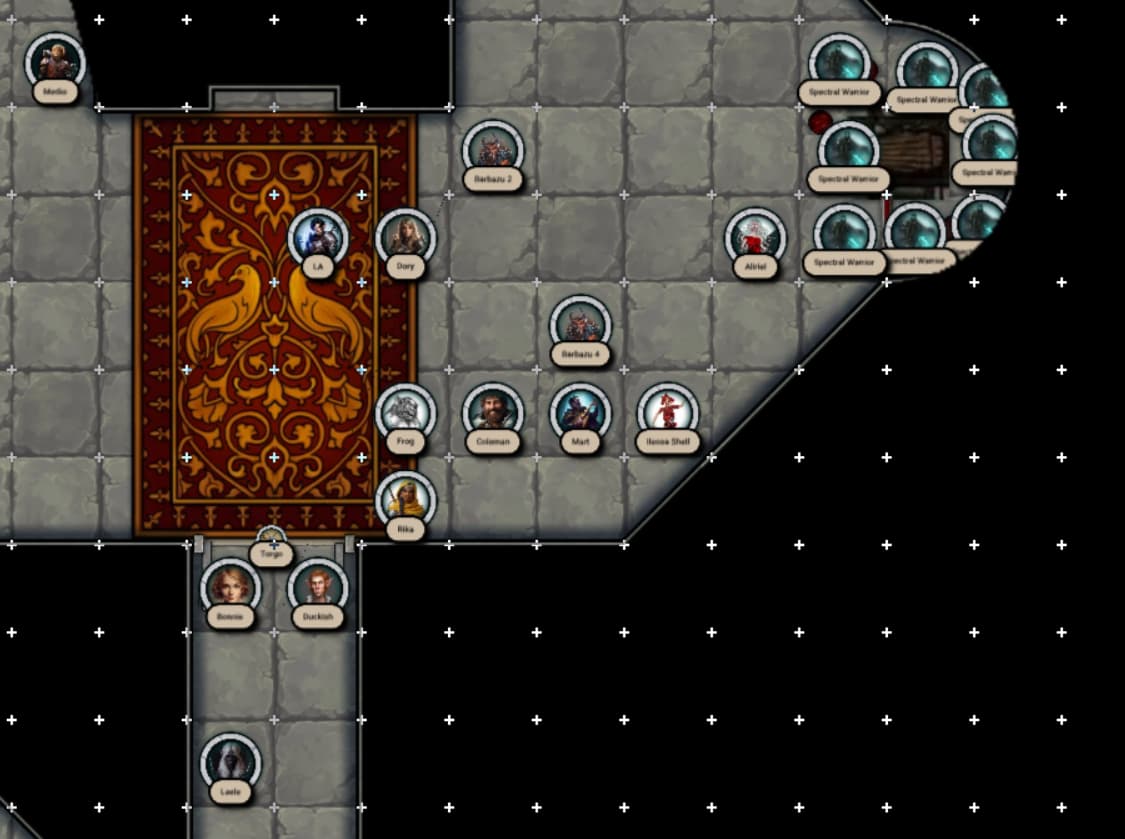
Task: Select the Torgo token at the doorway
Action: [x=271, y=546]
